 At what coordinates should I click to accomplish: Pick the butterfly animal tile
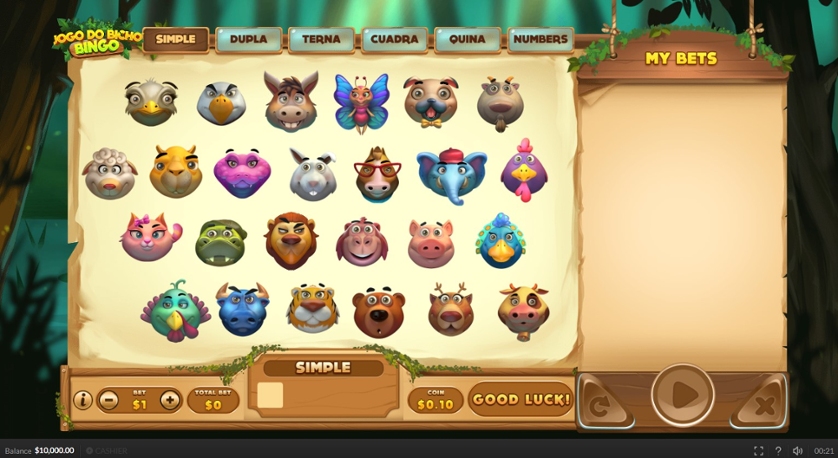point(360,103)
